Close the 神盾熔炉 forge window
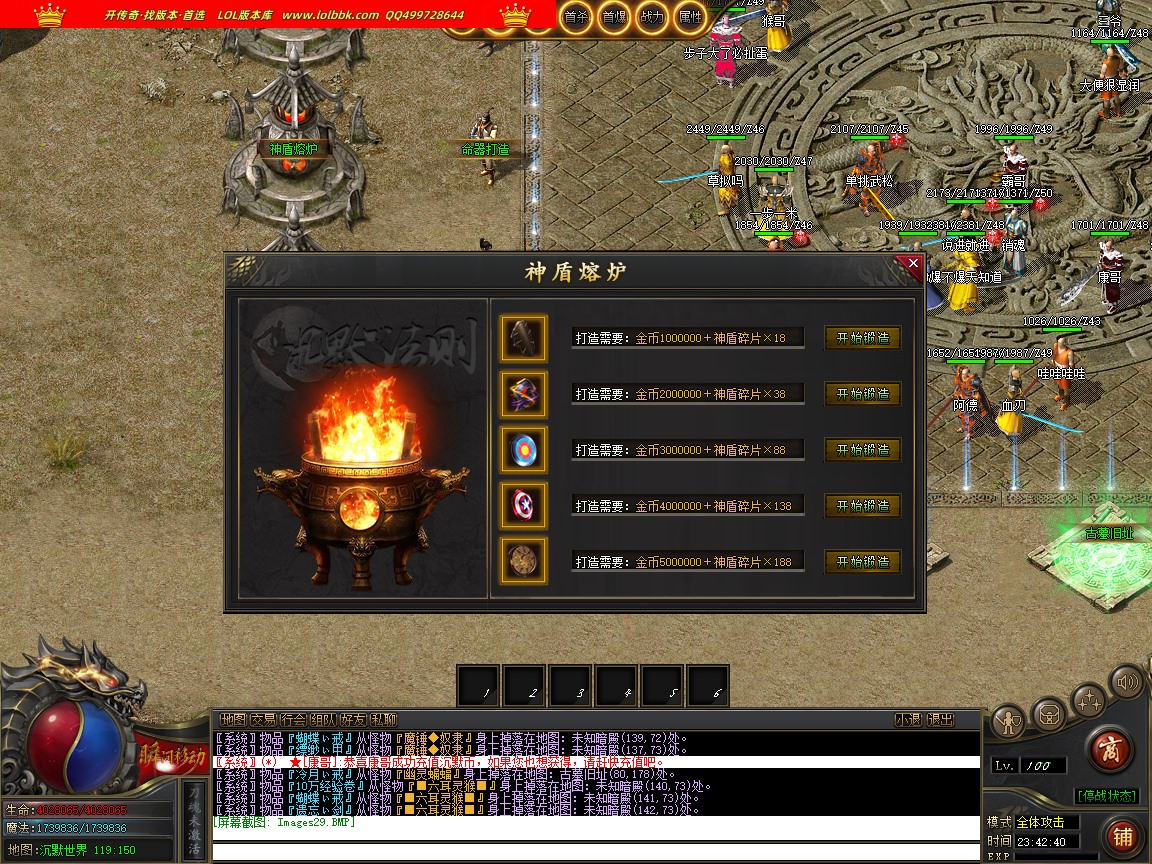The image size is (1152, 864). click(912, 265)
